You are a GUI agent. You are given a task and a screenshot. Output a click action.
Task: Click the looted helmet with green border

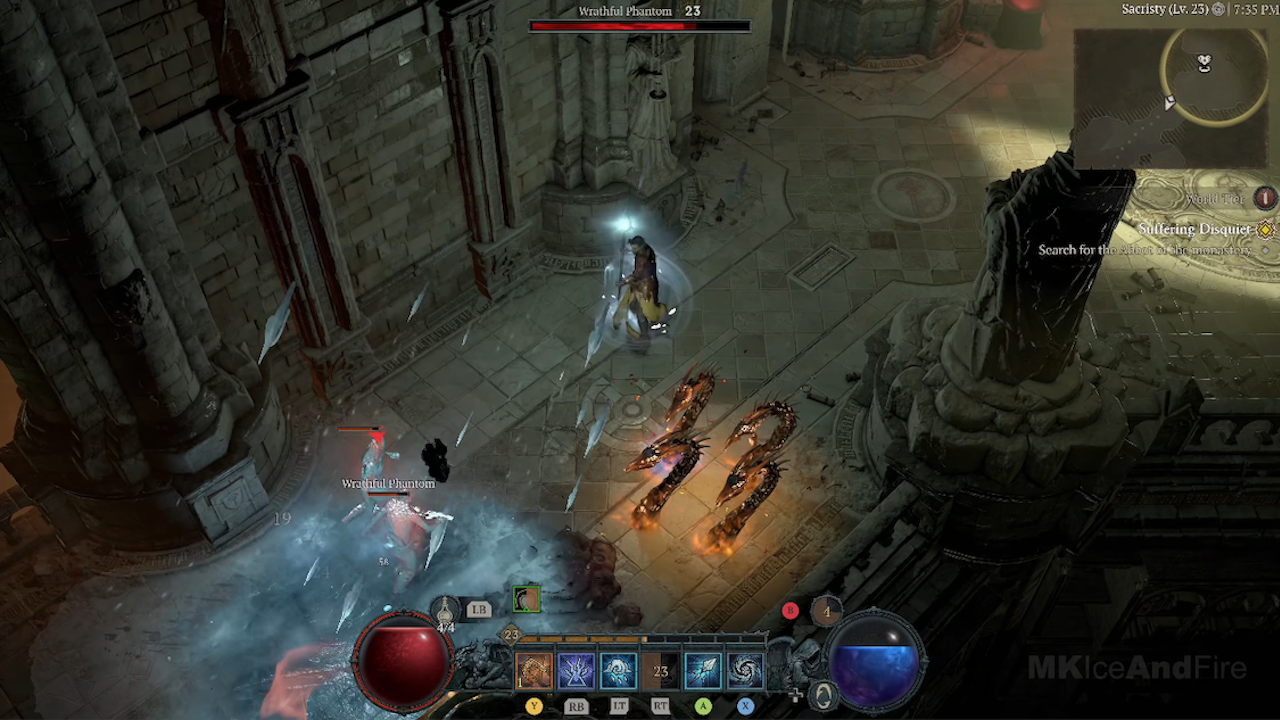[526, 599]
